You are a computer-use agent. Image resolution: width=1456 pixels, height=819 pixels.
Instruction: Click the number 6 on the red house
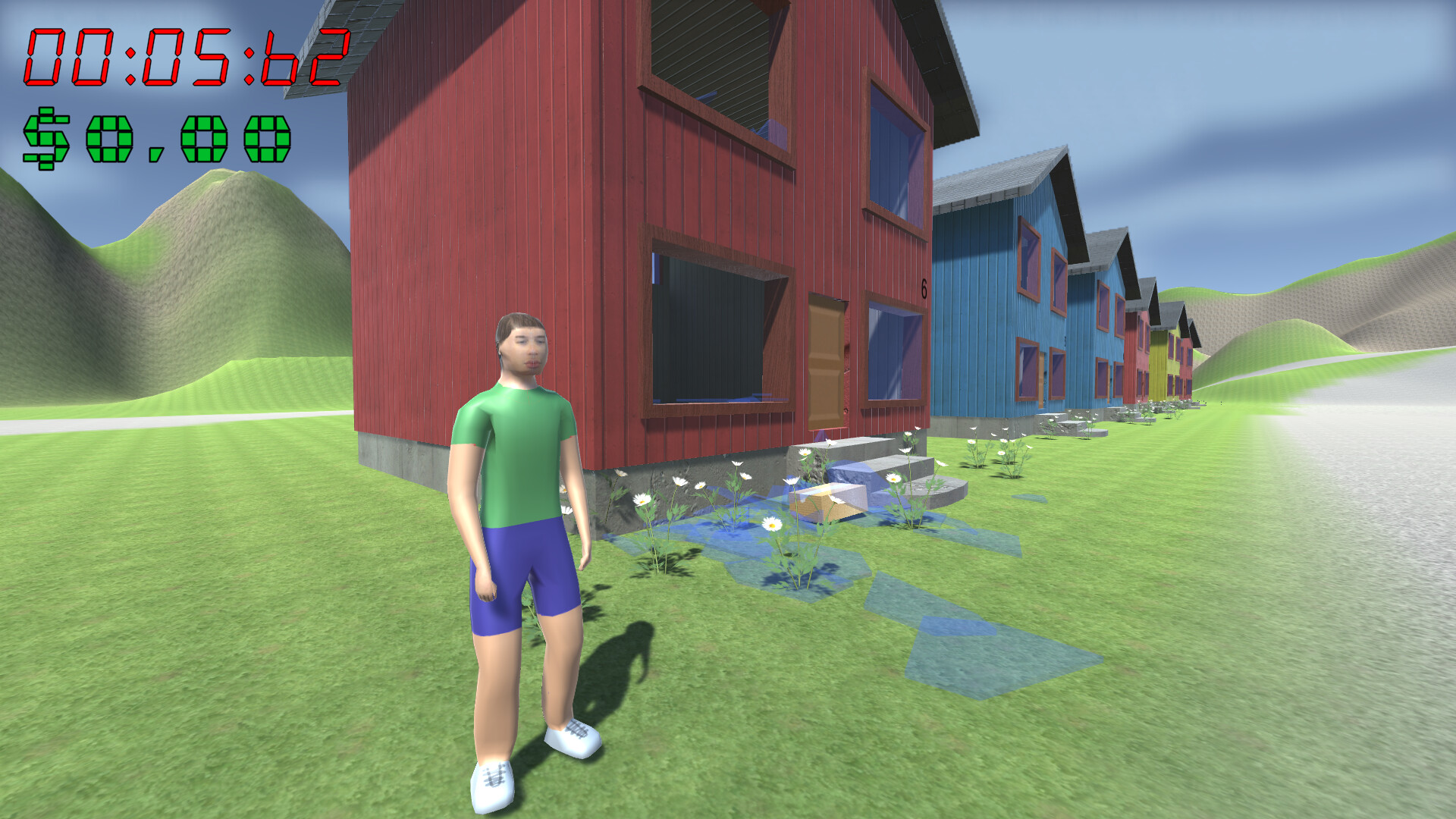click(924, 288)
